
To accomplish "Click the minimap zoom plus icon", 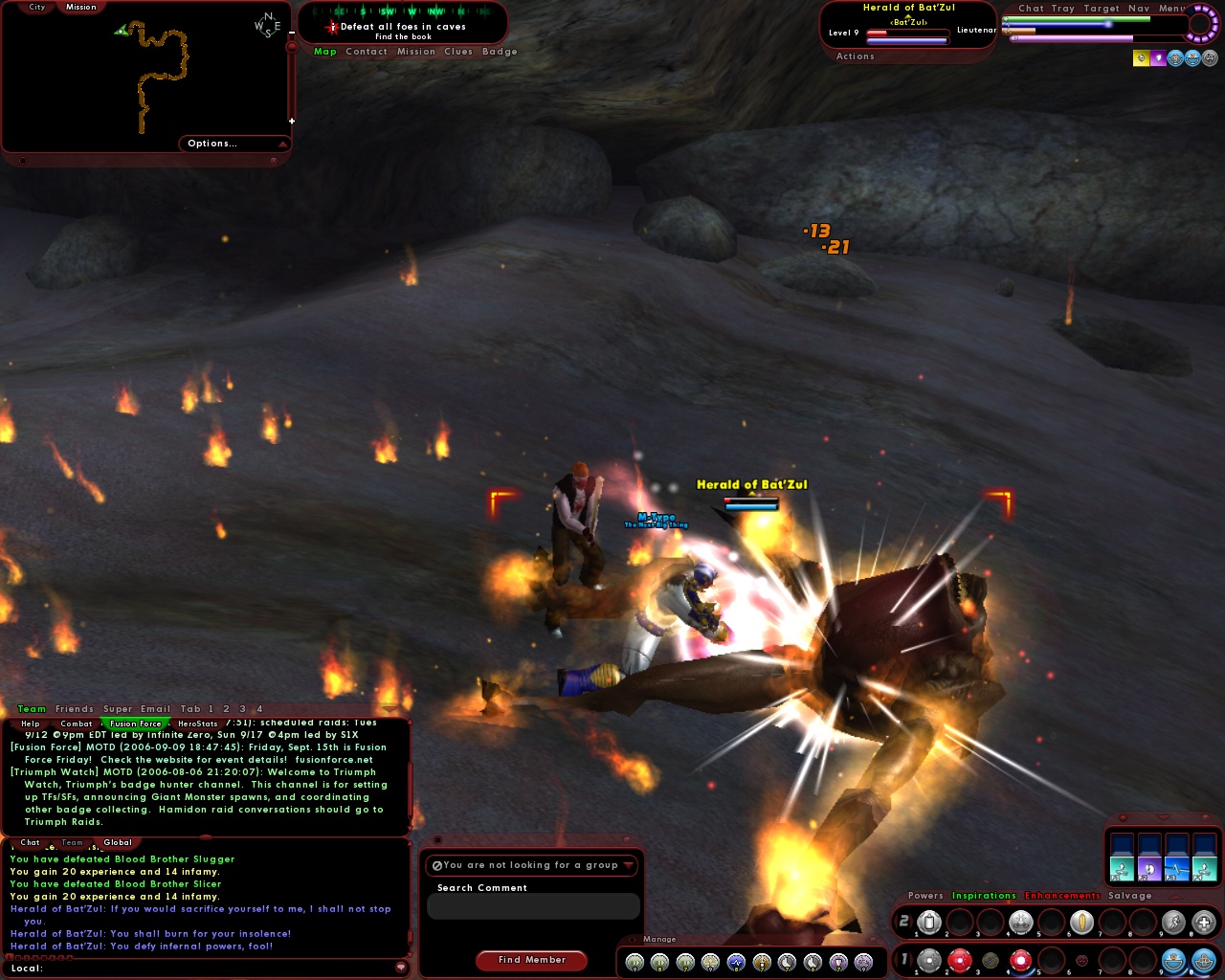I will tap(291, 122).
